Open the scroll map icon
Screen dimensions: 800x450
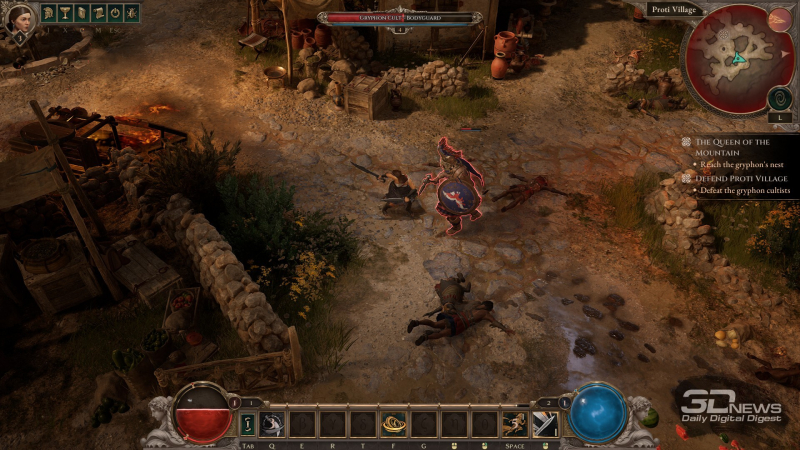point(97,14)
